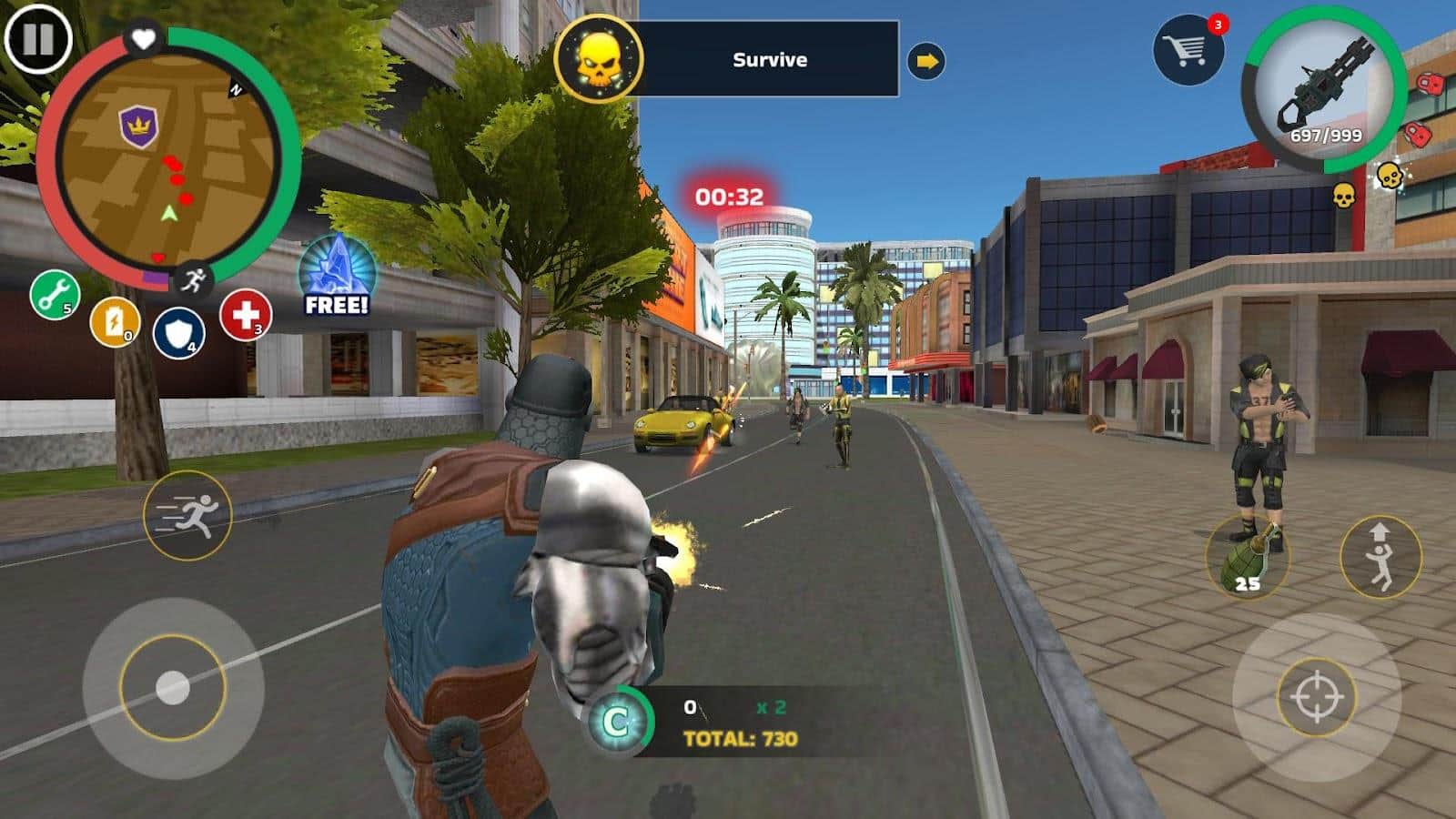Open the shopping cart store
Screen dimensions: 1456x819
[1188, 51]
